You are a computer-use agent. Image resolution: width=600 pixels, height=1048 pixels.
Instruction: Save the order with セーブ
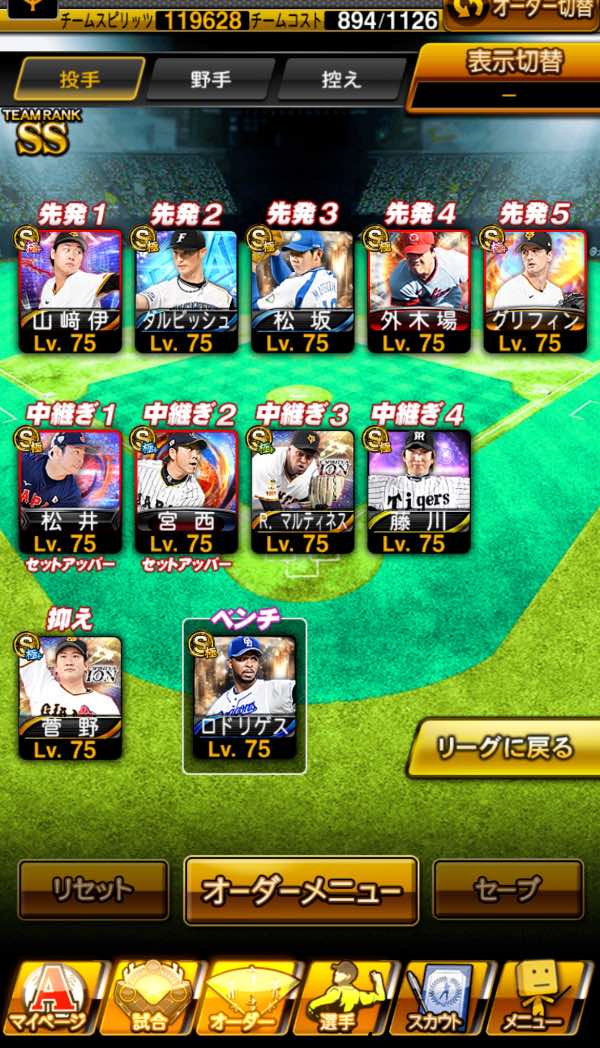click(x=508, y=889)
